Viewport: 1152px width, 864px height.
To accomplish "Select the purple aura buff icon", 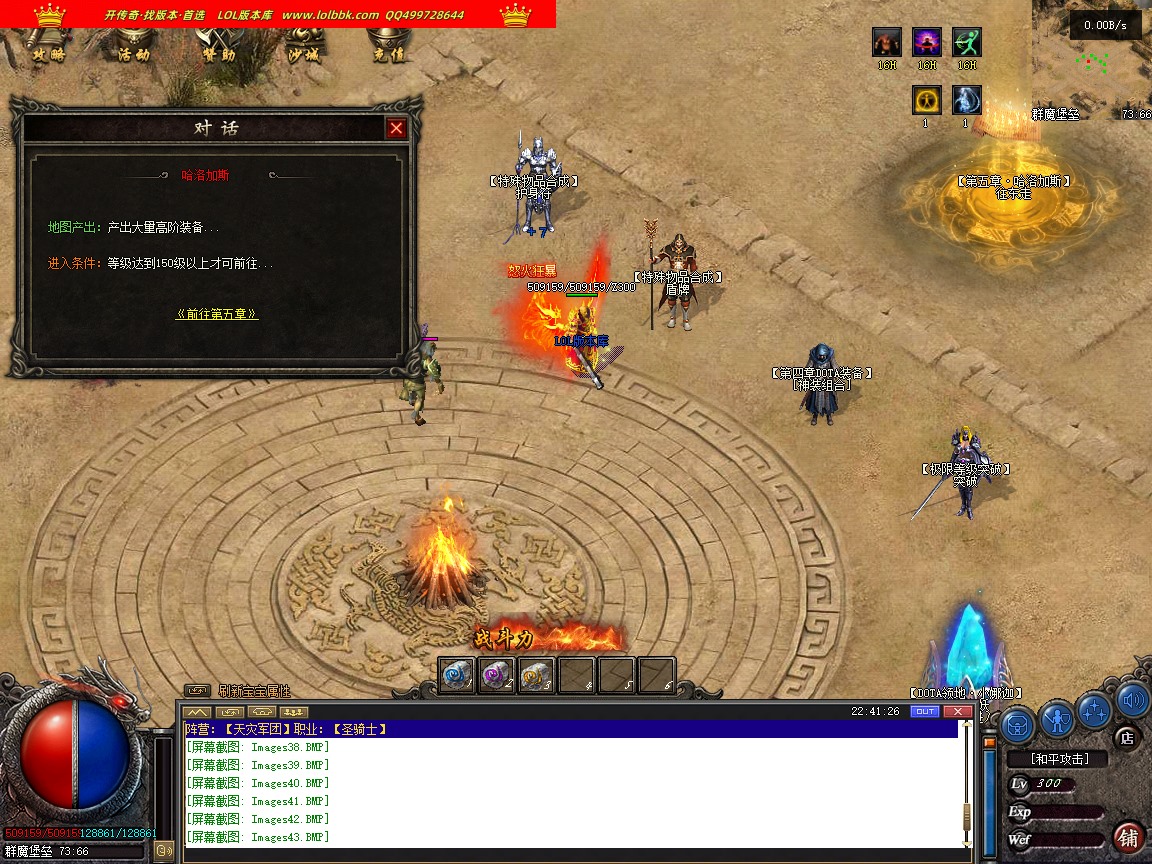I will (x=927, y=42).
